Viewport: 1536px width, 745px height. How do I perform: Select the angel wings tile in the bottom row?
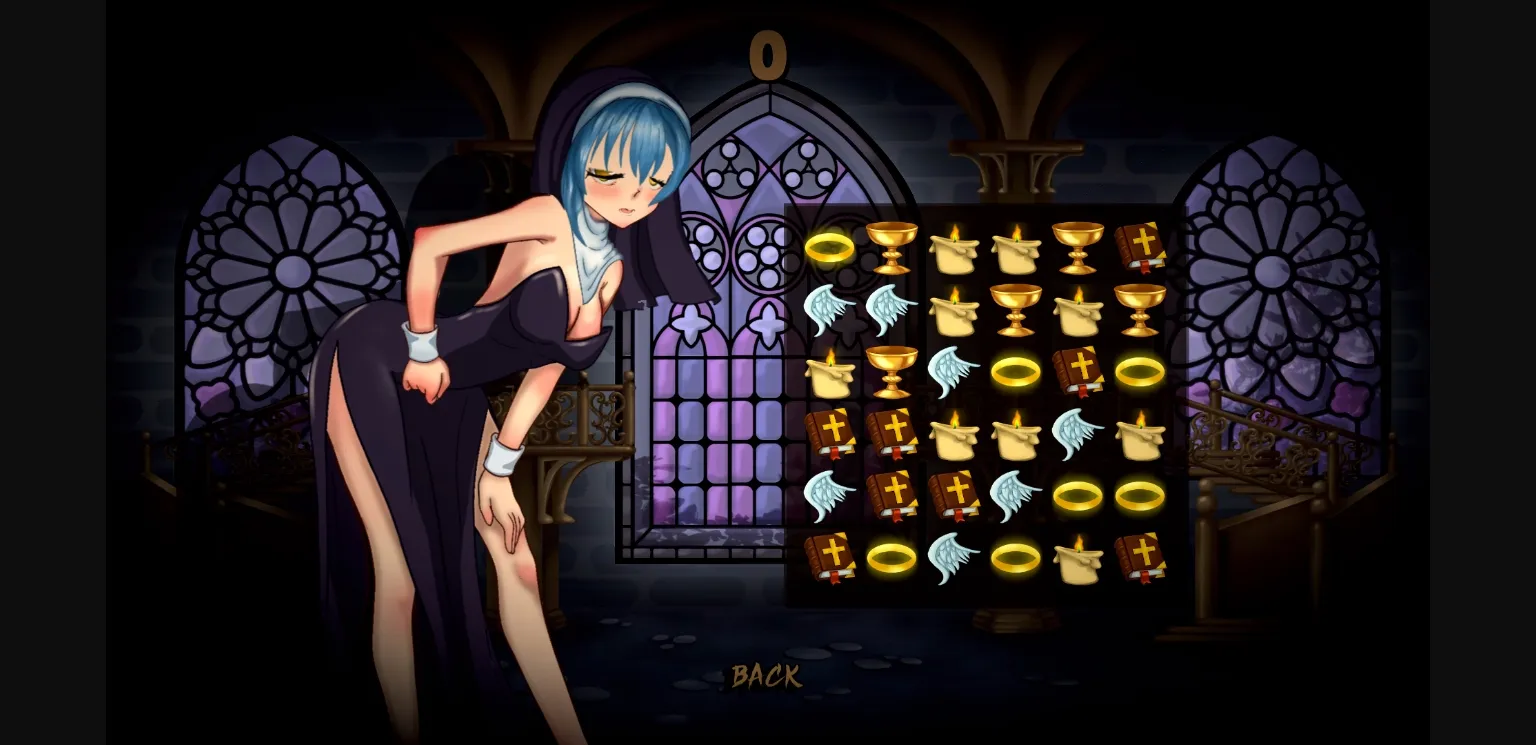coord(952,557)
